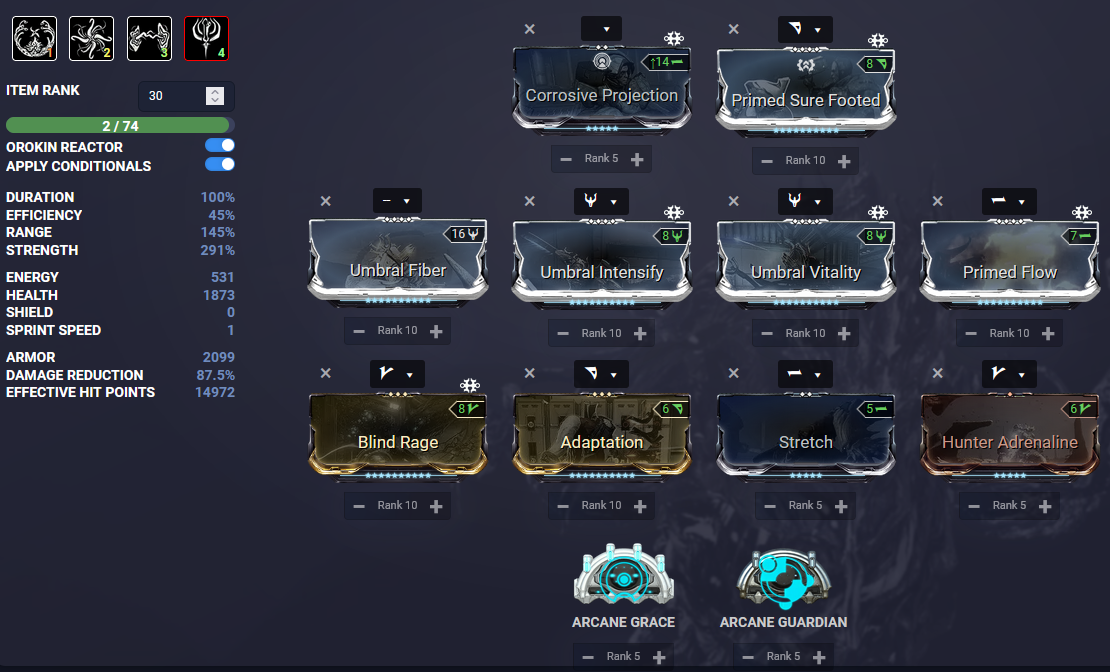This screenshot has width=1110, height=672.
Task: Decrease Umbral Vitality rank
Action: coord(767,333)
